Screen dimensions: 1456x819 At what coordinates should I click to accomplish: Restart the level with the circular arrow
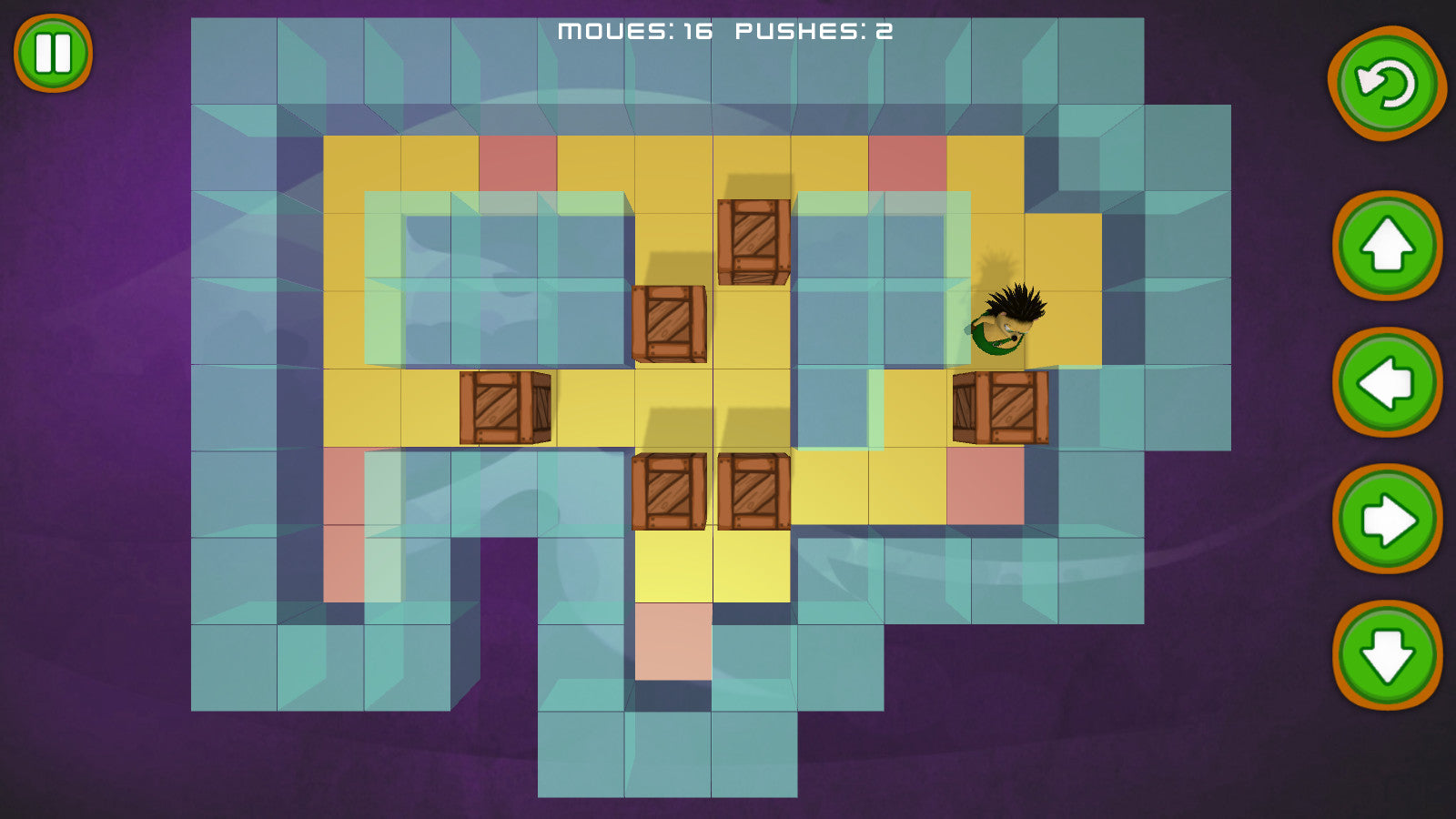tap(1386, 84)
